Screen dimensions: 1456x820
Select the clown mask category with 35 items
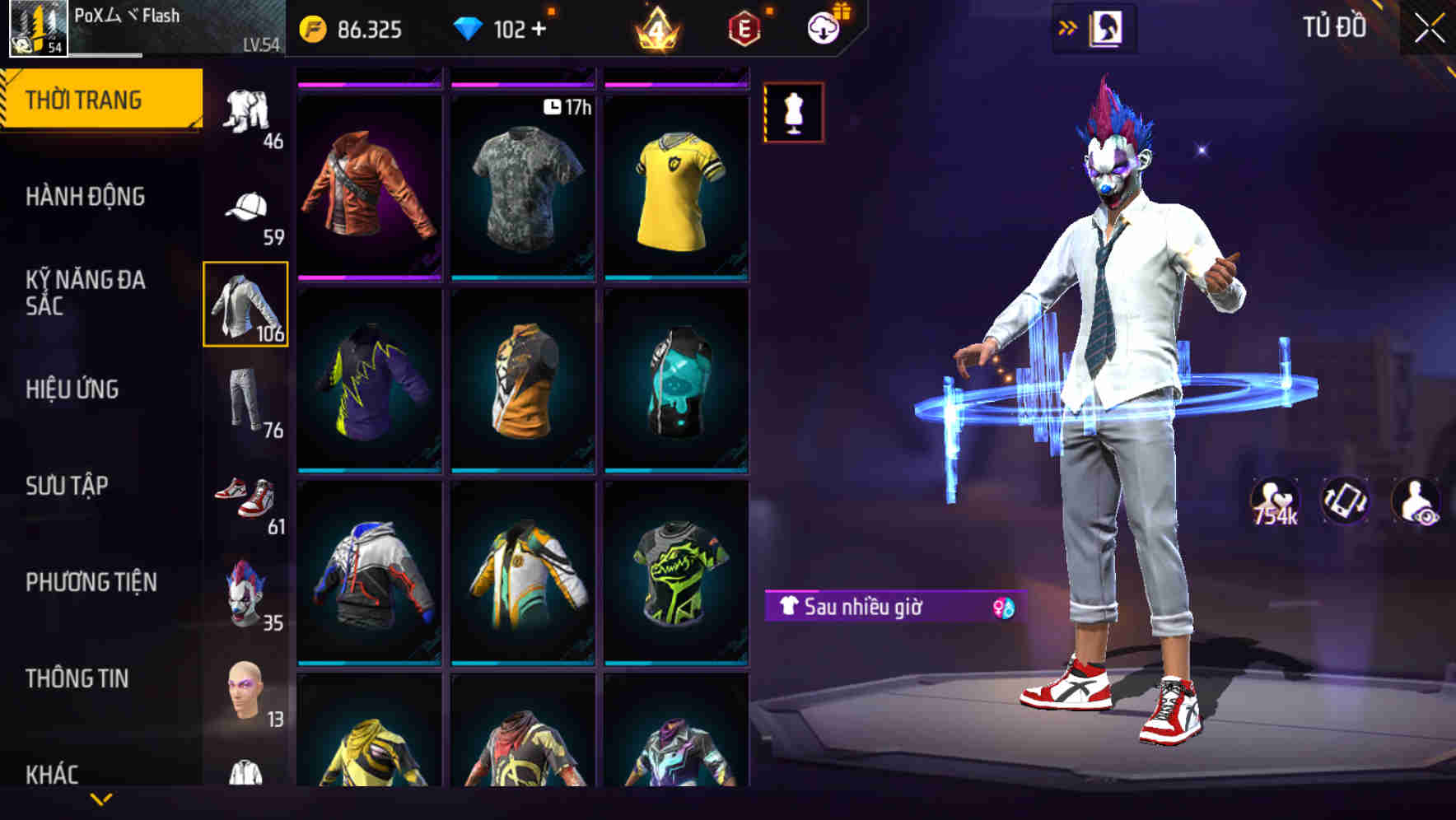[x=246, y=594]
